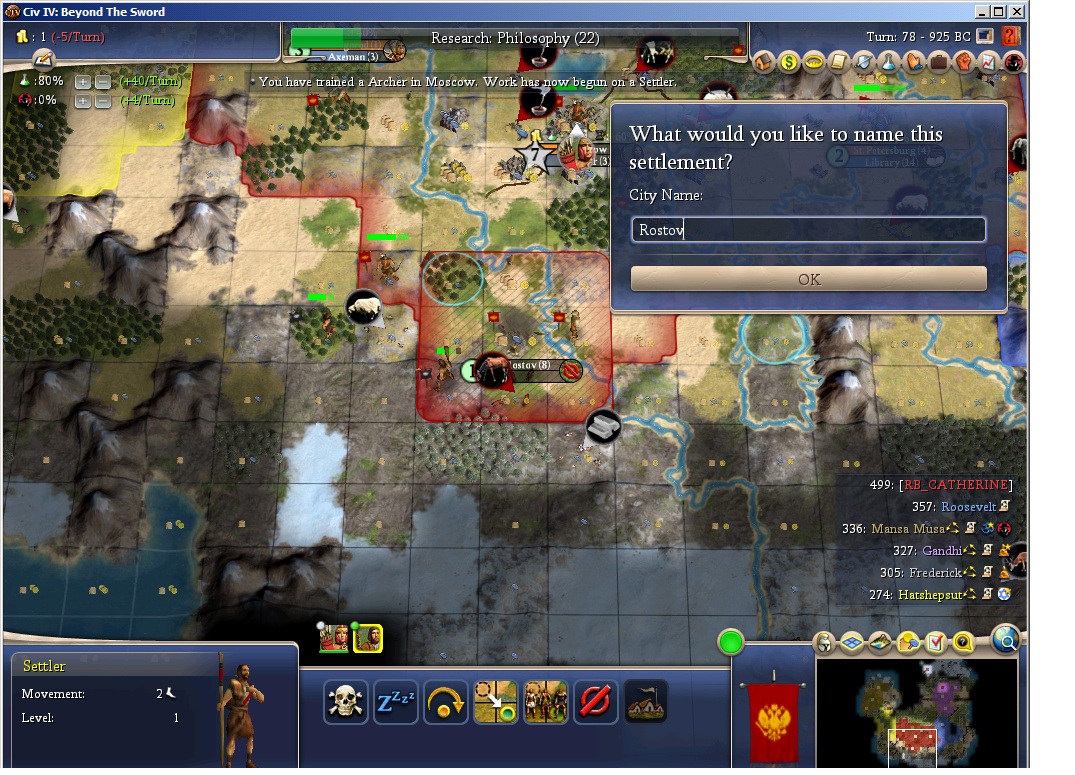Put the Settler to sleep
This screenshot has width=1075, height=775.
pyautogui.click(x=395, y=702)
